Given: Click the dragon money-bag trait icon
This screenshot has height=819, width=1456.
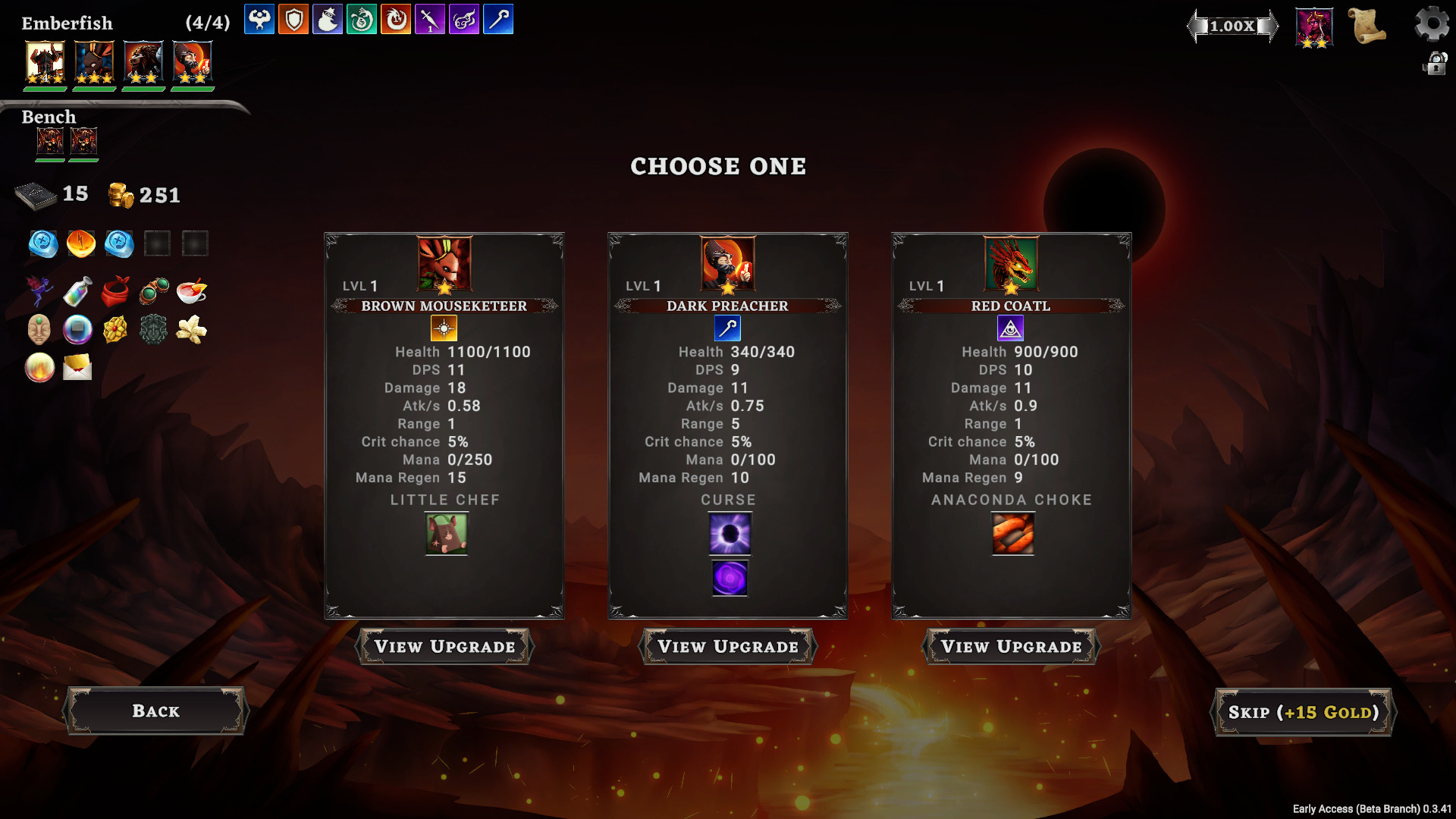Looking at the screenshot, I should coord(362,20).
